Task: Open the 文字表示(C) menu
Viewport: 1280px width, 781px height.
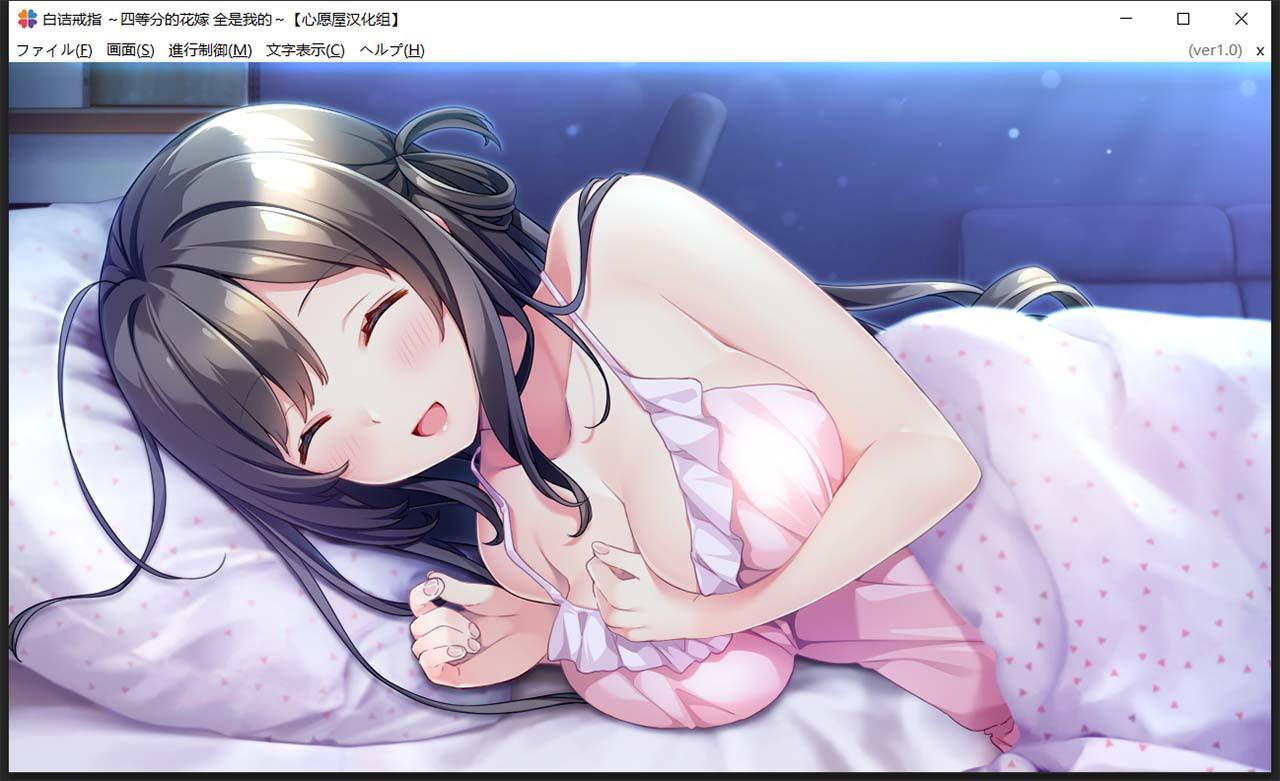Action: (x=305, y=49)
